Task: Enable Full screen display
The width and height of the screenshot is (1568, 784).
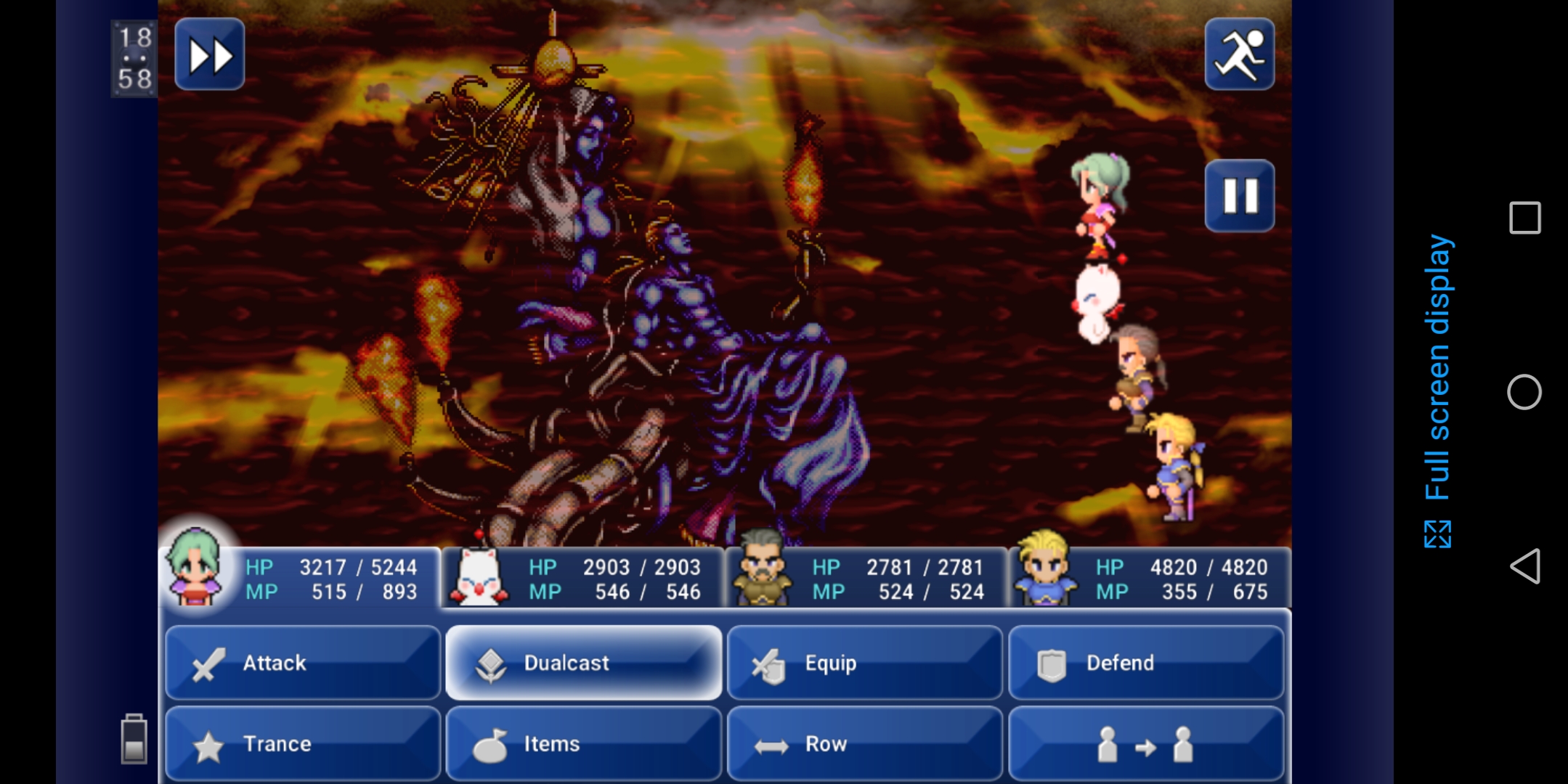Action: pos(1437,392)
